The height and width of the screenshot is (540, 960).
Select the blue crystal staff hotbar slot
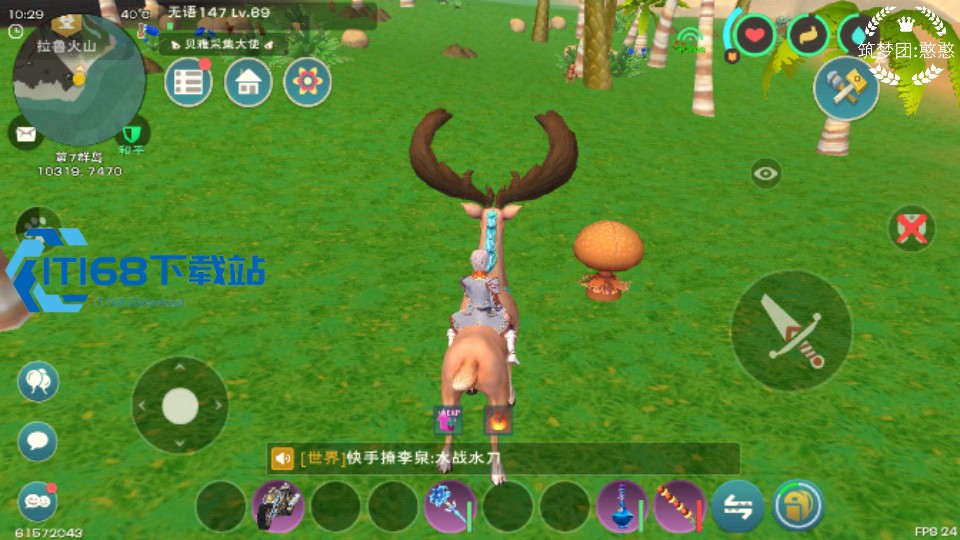[x=450, y=506]
